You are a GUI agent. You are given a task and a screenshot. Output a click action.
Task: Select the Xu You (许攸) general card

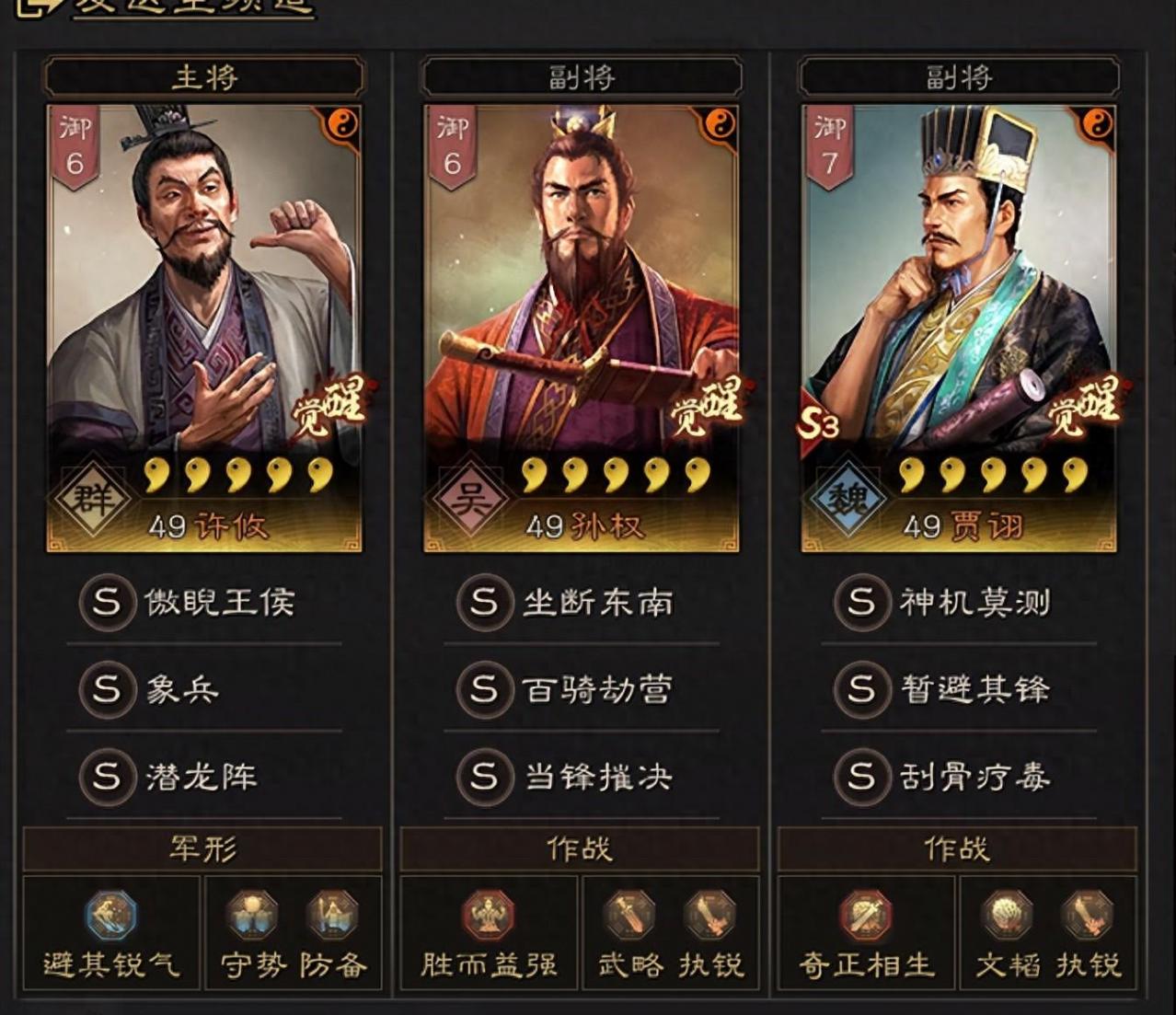[x=204, y=327]
